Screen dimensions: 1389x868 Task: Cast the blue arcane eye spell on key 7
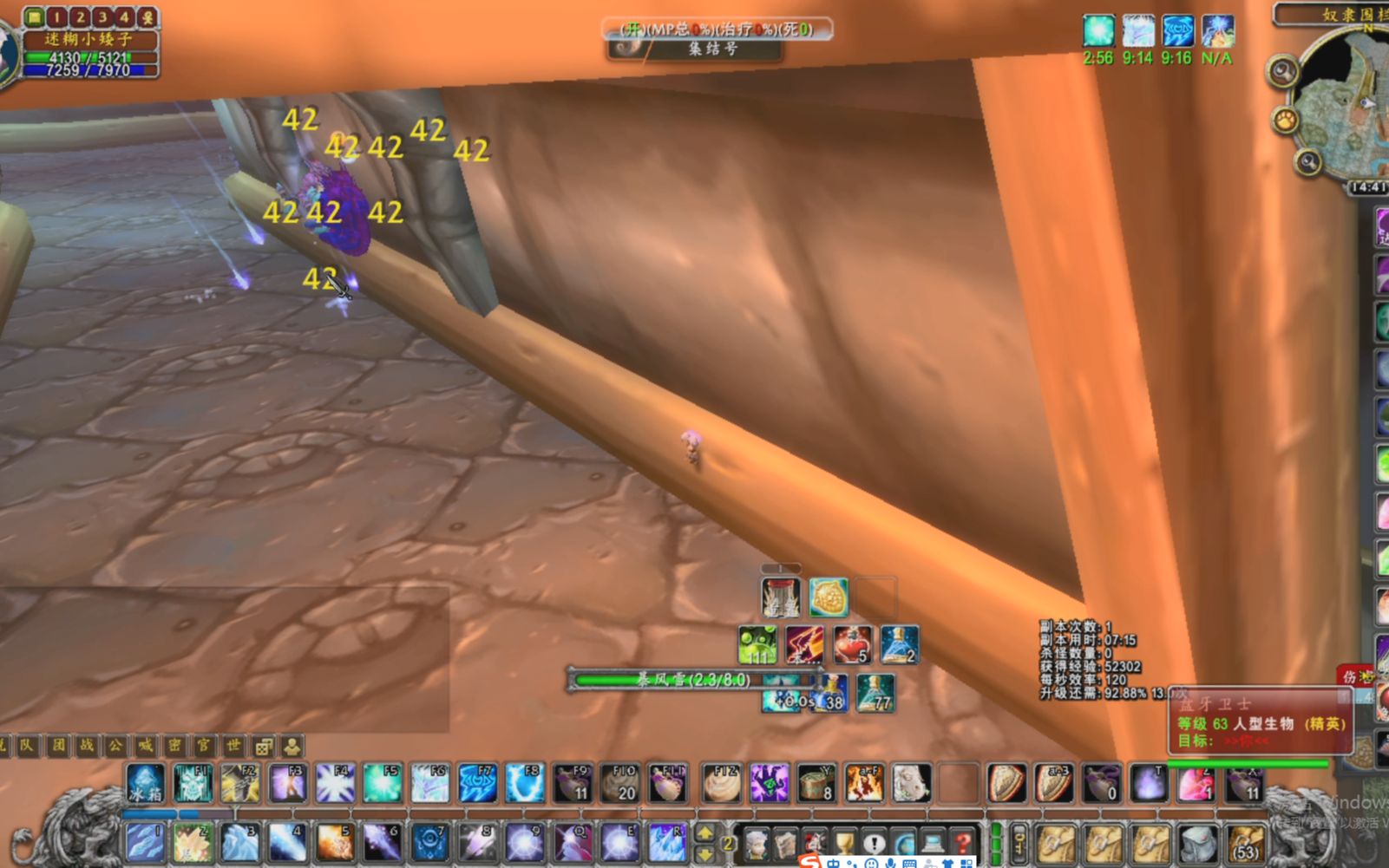[x=429, y=843]
